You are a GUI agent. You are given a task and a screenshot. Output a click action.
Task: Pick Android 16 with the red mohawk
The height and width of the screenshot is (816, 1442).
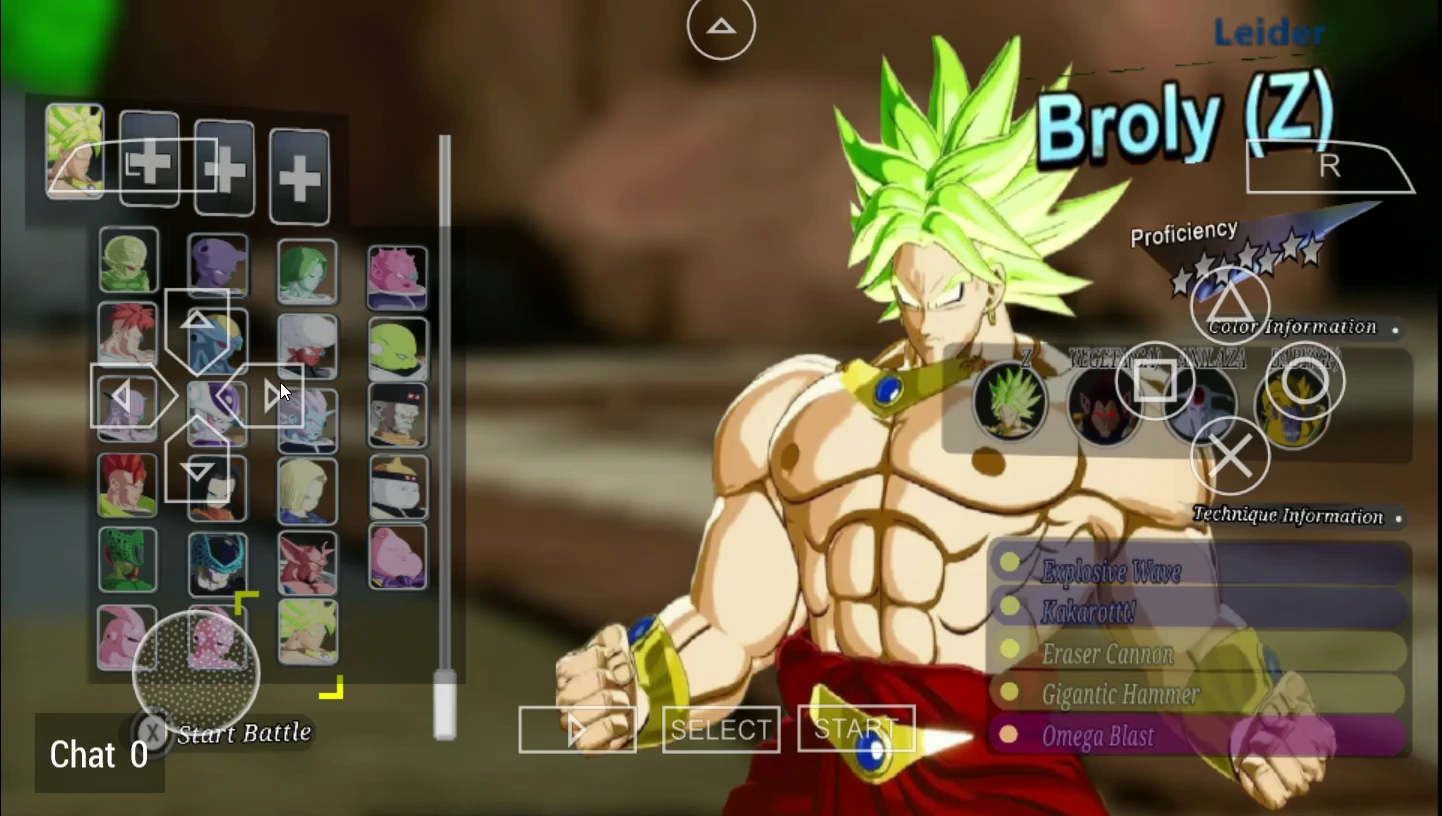tap(127, 486)
